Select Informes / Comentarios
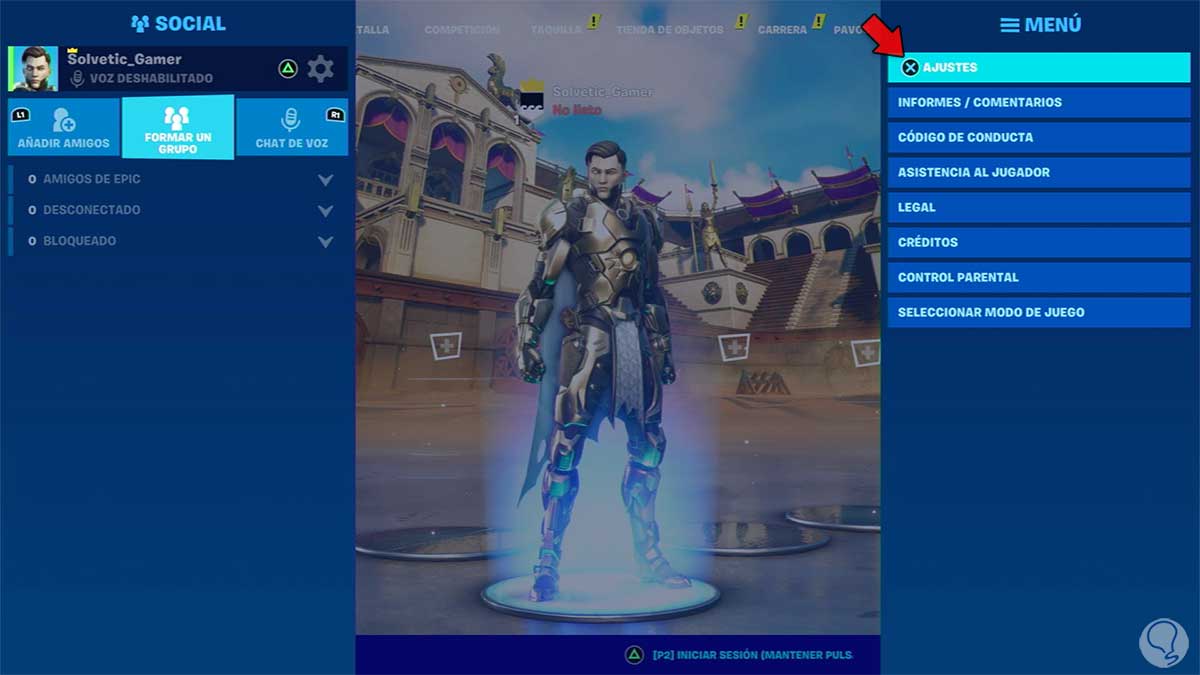 1038,102
